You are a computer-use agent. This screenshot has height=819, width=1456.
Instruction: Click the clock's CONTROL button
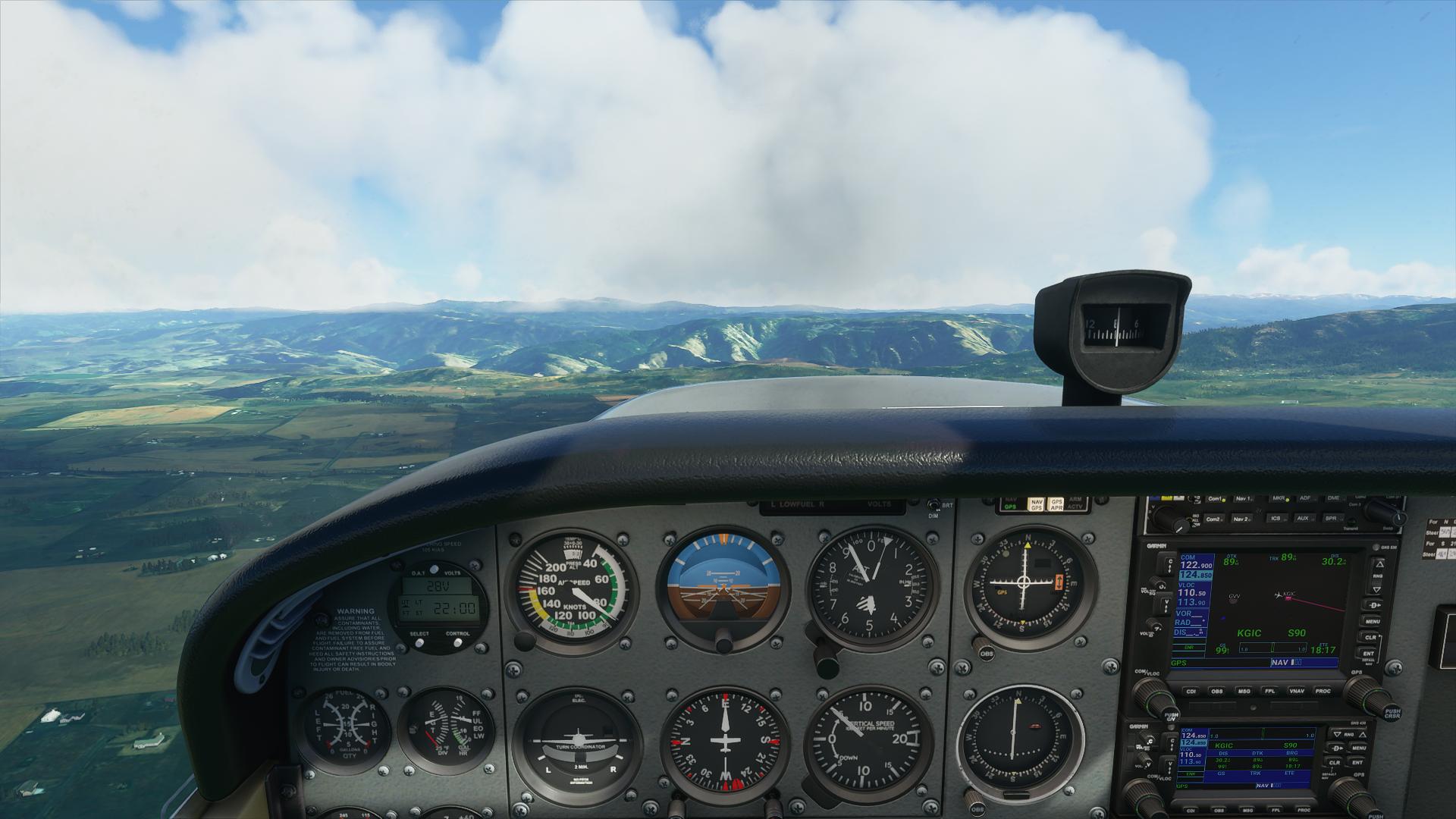click(x=457, y=642)
